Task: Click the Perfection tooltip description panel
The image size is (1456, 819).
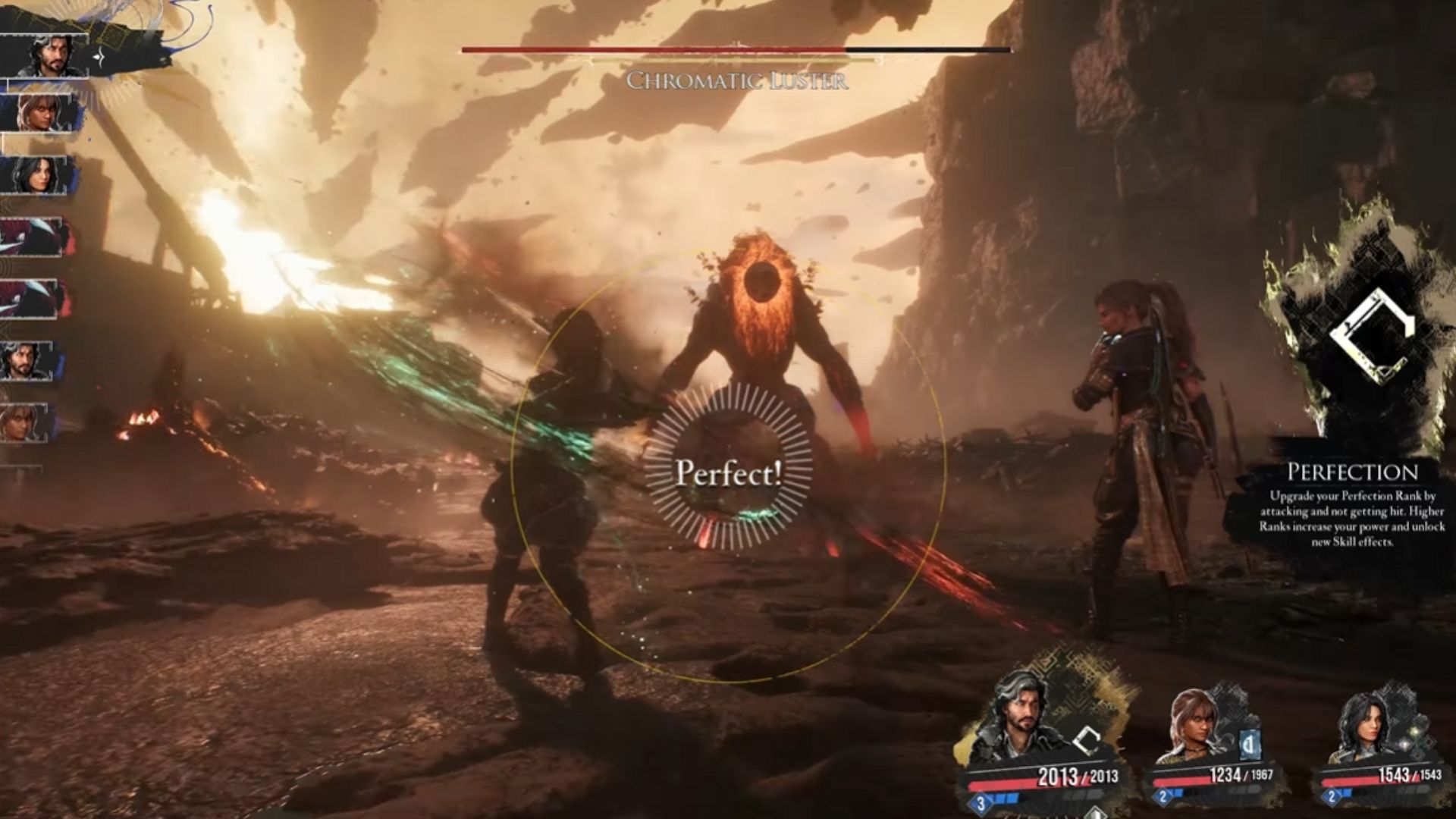Action: (1352, 506)
